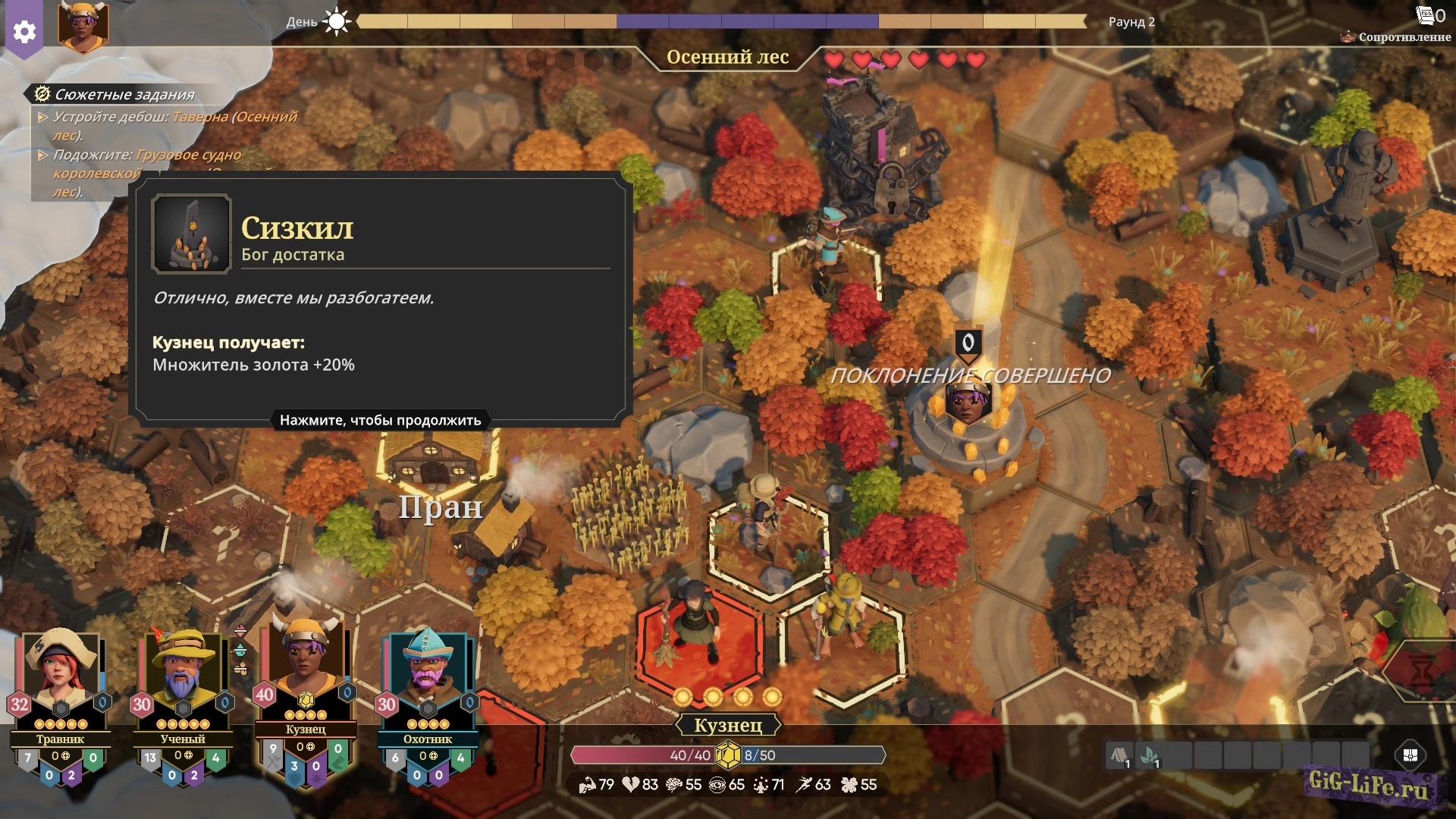Open the settings gear menu
The image size is (1456, 819).
[x=24, y=31]
